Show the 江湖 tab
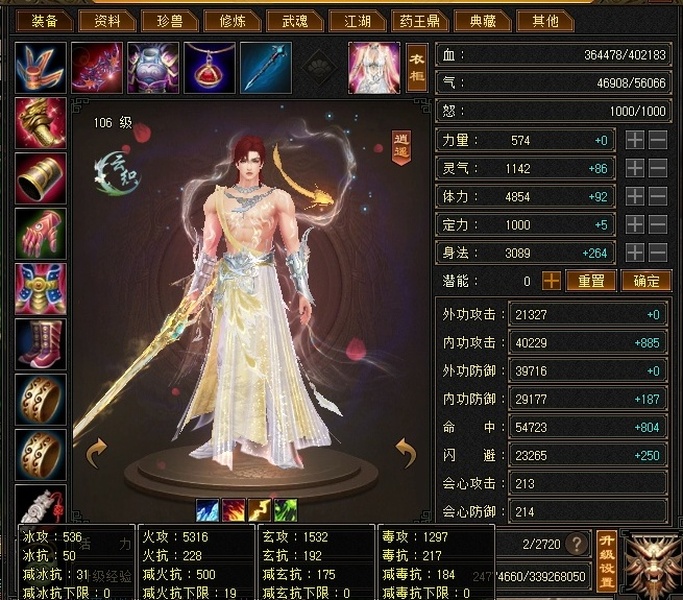Image resolution: width=683 pixels, height=600 pixels. point(357,21)
